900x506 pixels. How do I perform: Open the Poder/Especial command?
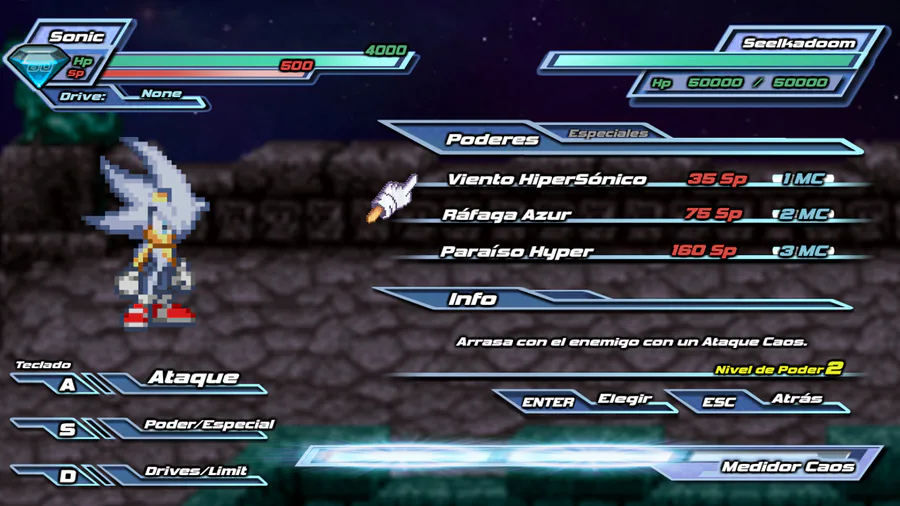(x=208, y=425)
